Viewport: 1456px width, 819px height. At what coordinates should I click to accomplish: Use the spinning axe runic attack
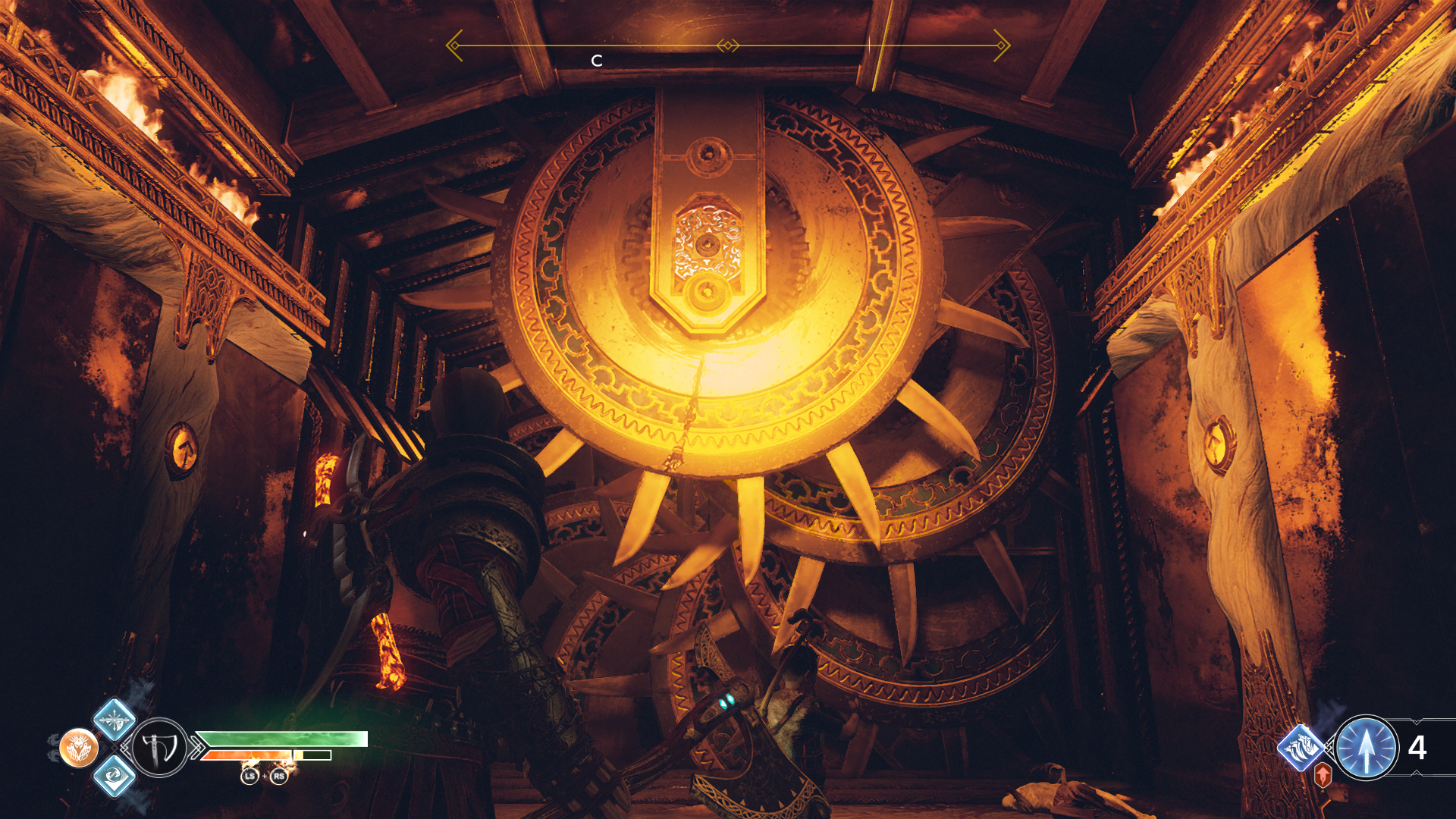[x=115, y=776]
